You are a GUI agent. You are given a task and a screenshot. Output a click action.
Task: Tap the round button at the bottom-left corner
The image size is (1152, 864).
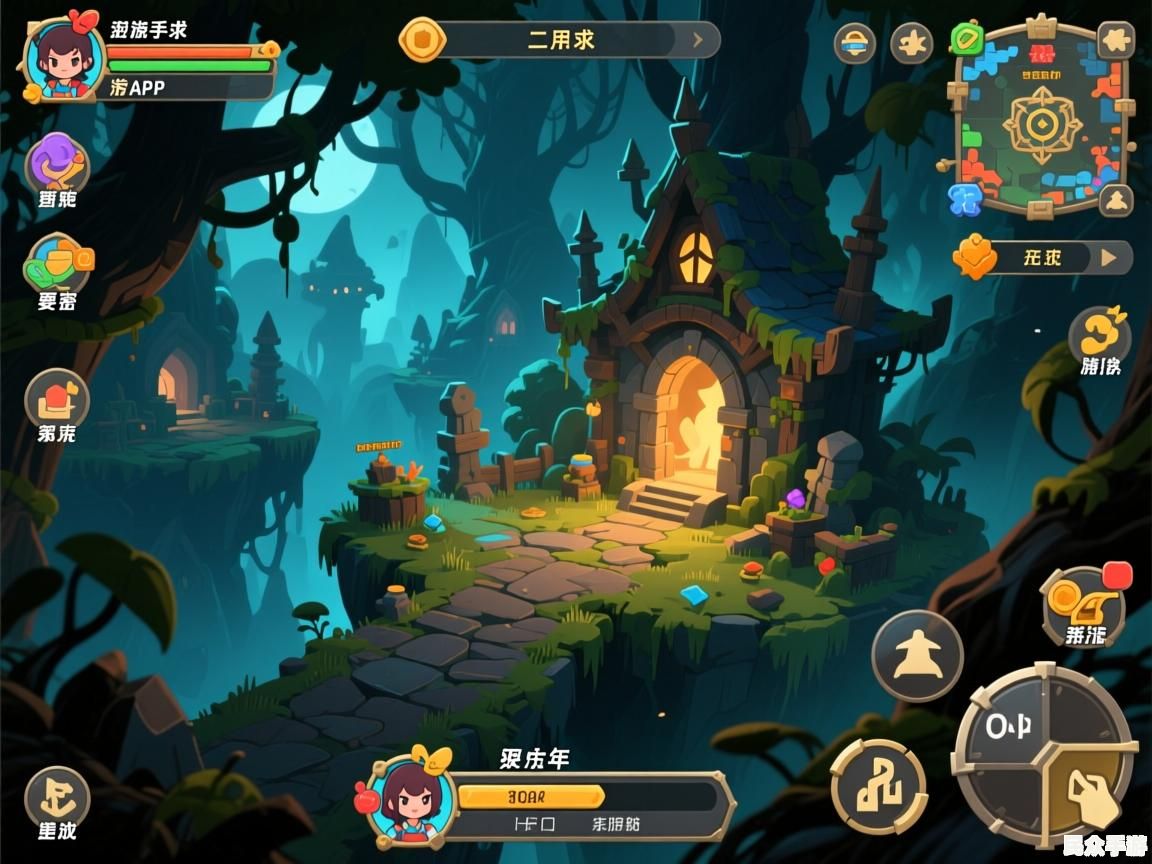point(57,796)
